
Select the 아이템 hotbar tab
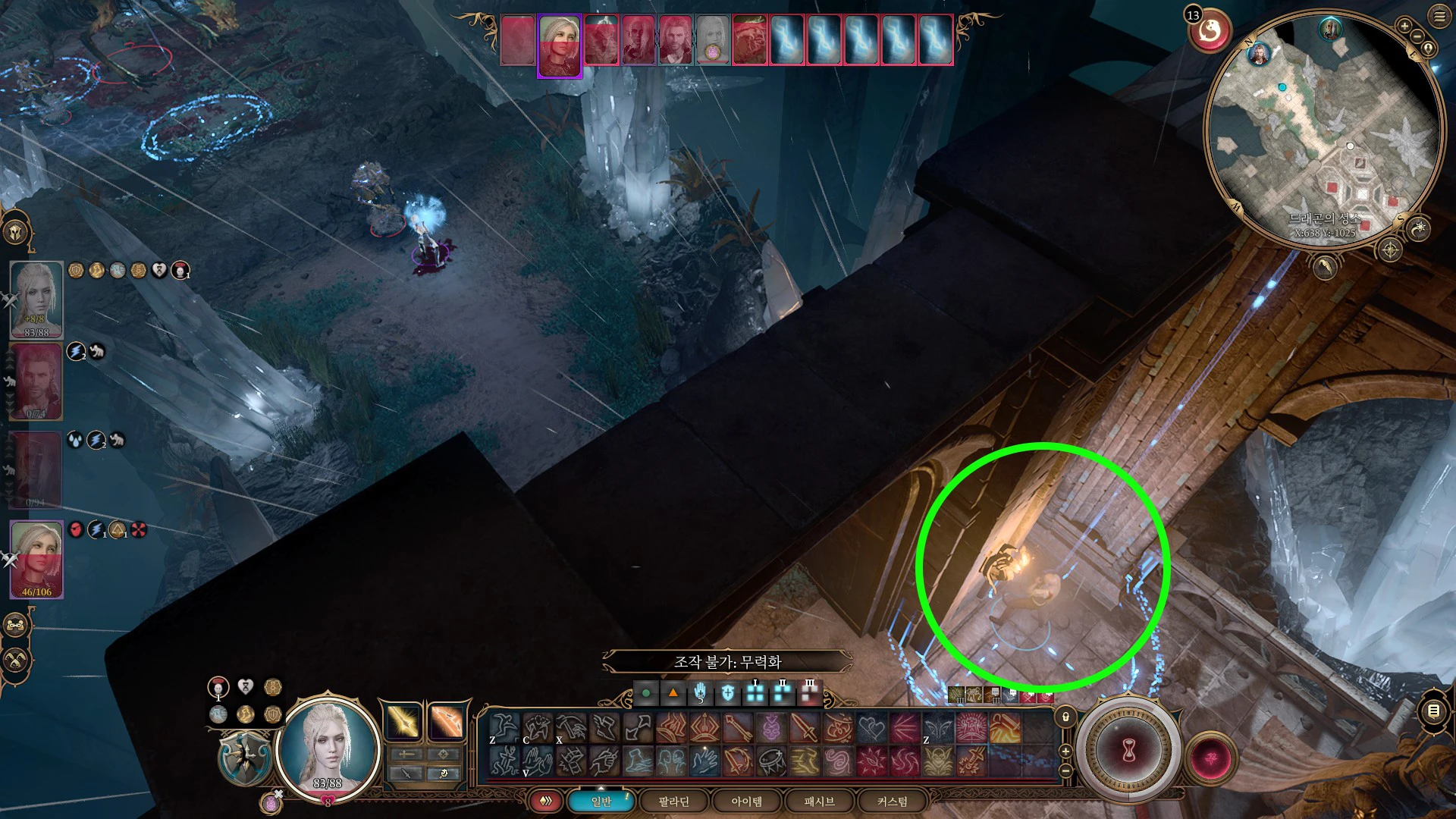click(x=746, y=802)
